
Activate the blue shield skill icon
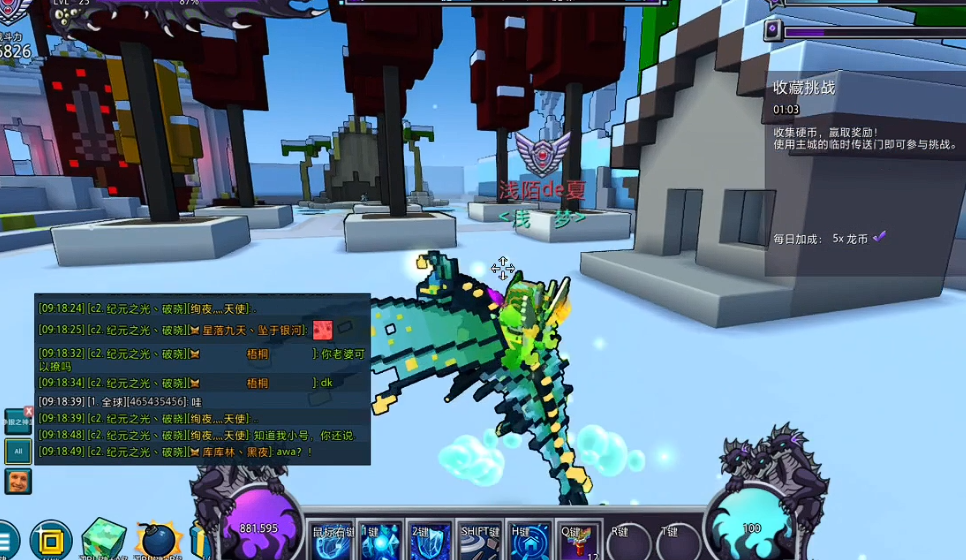[431, 541]
